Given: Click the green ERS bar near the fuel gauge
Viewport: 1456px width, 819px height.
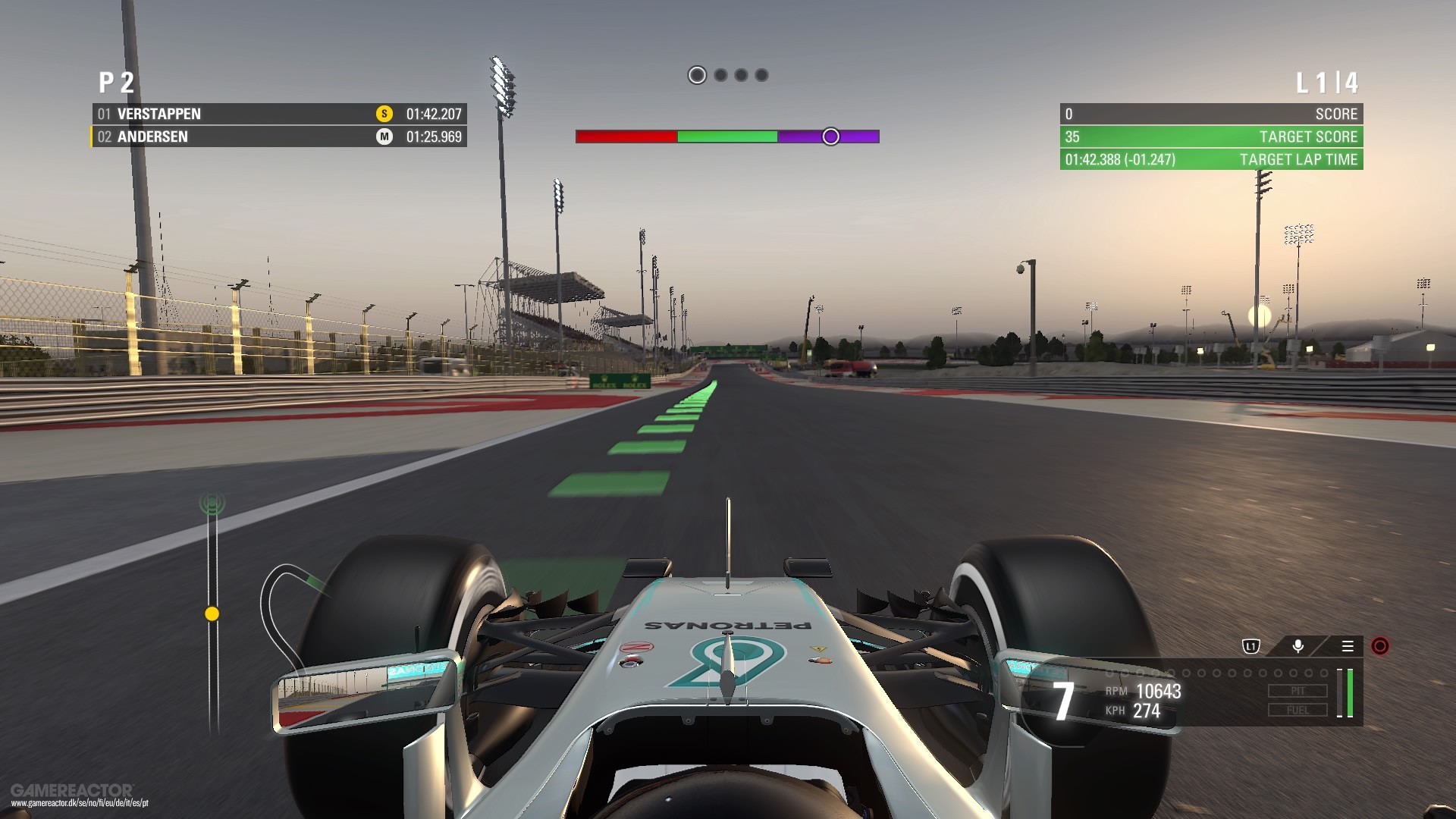Looking at the screenshot, I should (x=1351, y=692).
